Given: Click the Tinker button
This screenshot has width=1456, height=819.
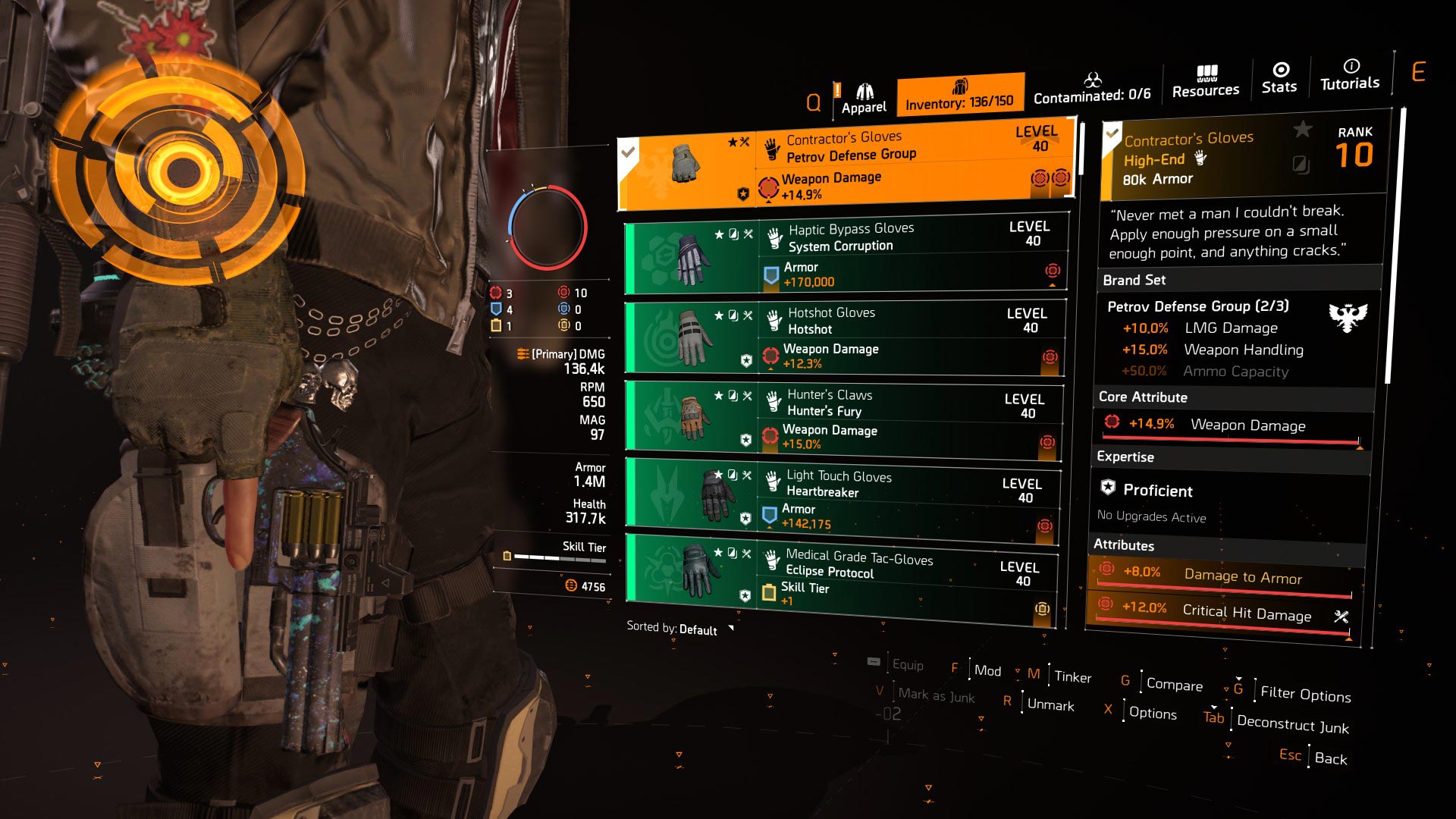Looking at the screenshot, I should click(1072, 676).
